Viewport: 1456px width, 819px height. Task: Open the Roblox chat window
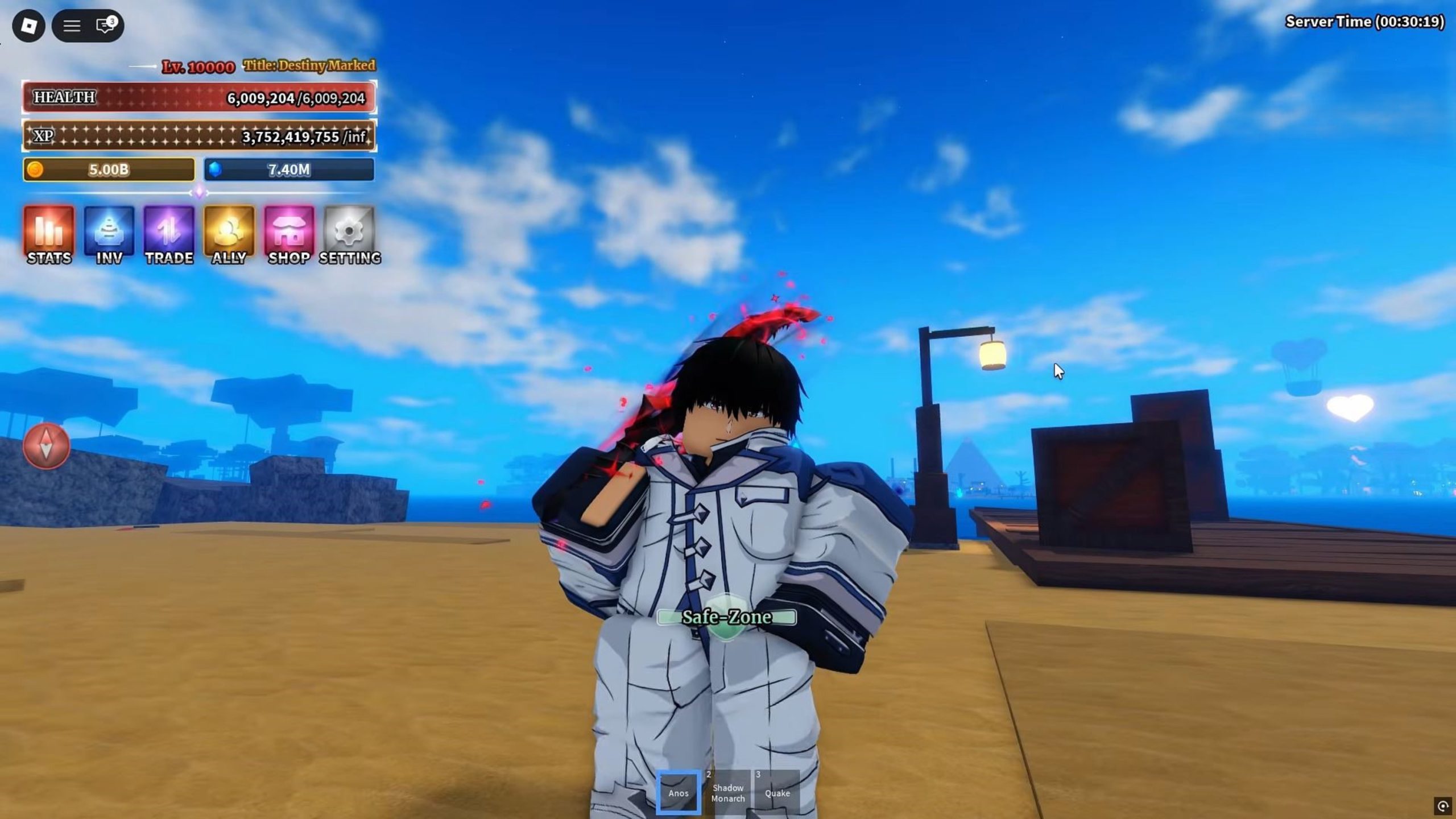coord(106,26)
